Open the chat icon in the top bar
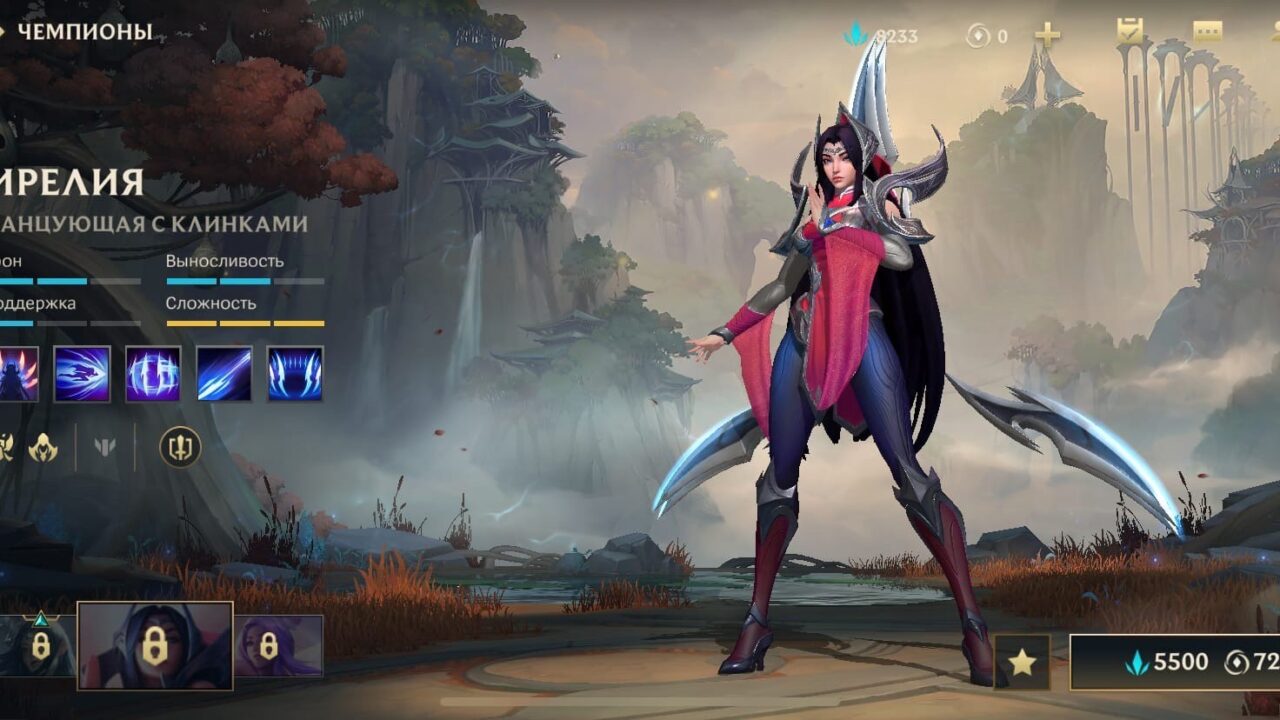This screenshot has width=1280, height=720. (1206, 31)
